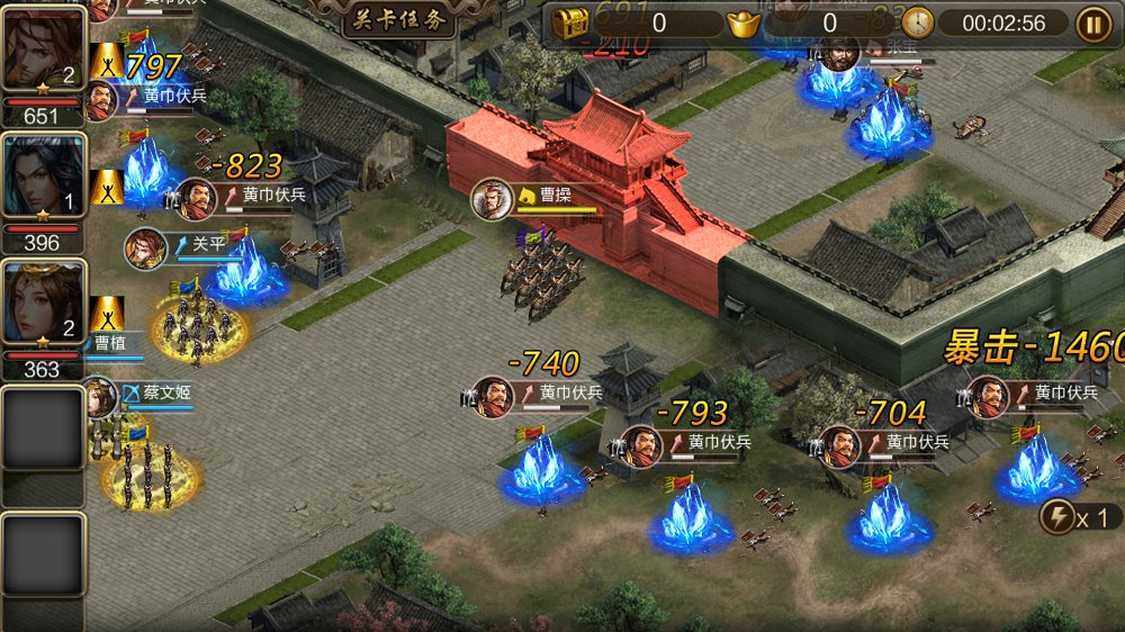Select the 曹植 unit name label
The width and height of the screenshot is (1125, 632).
(110, 342)
